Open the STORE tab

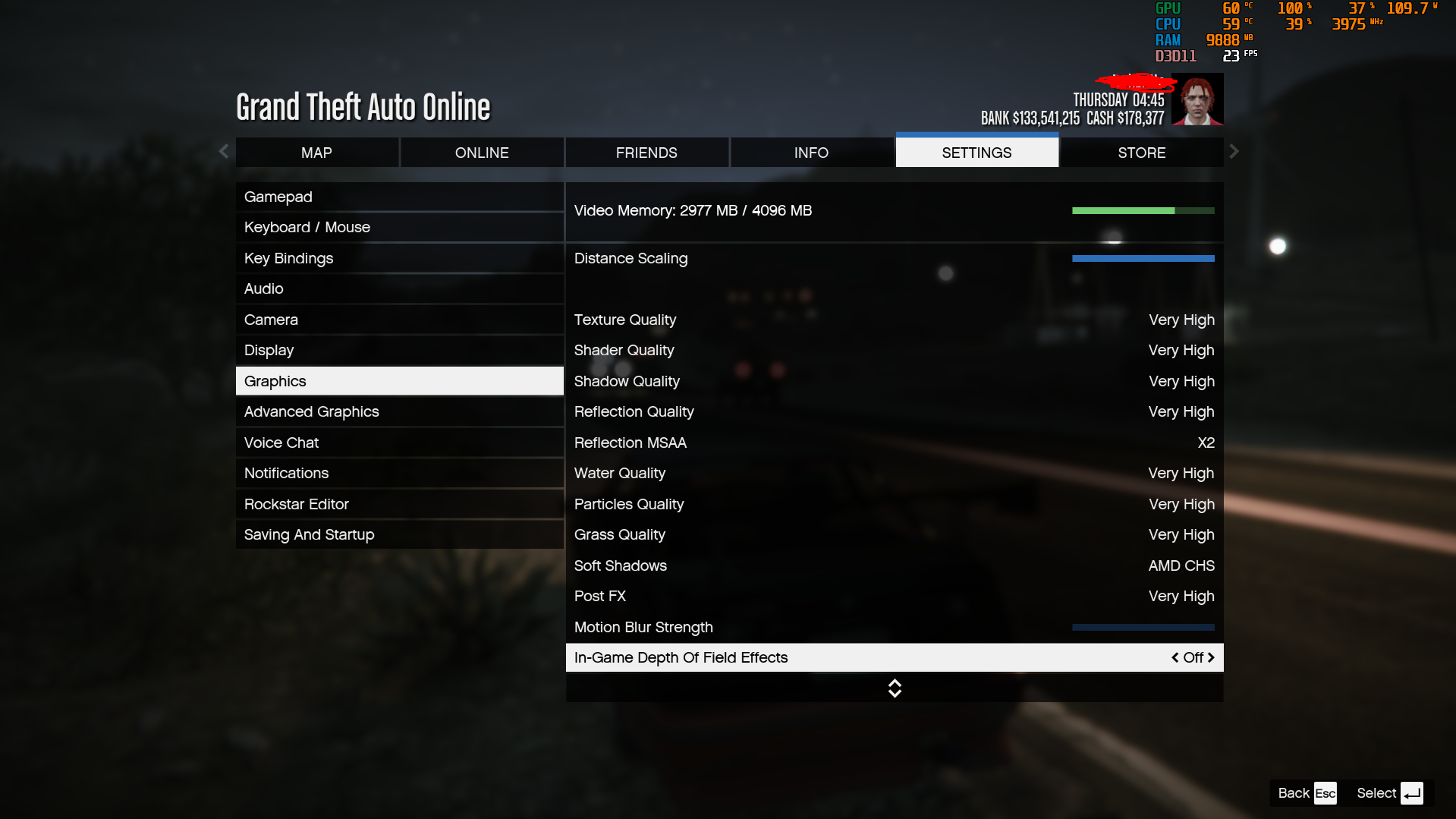coord(1141,152)
